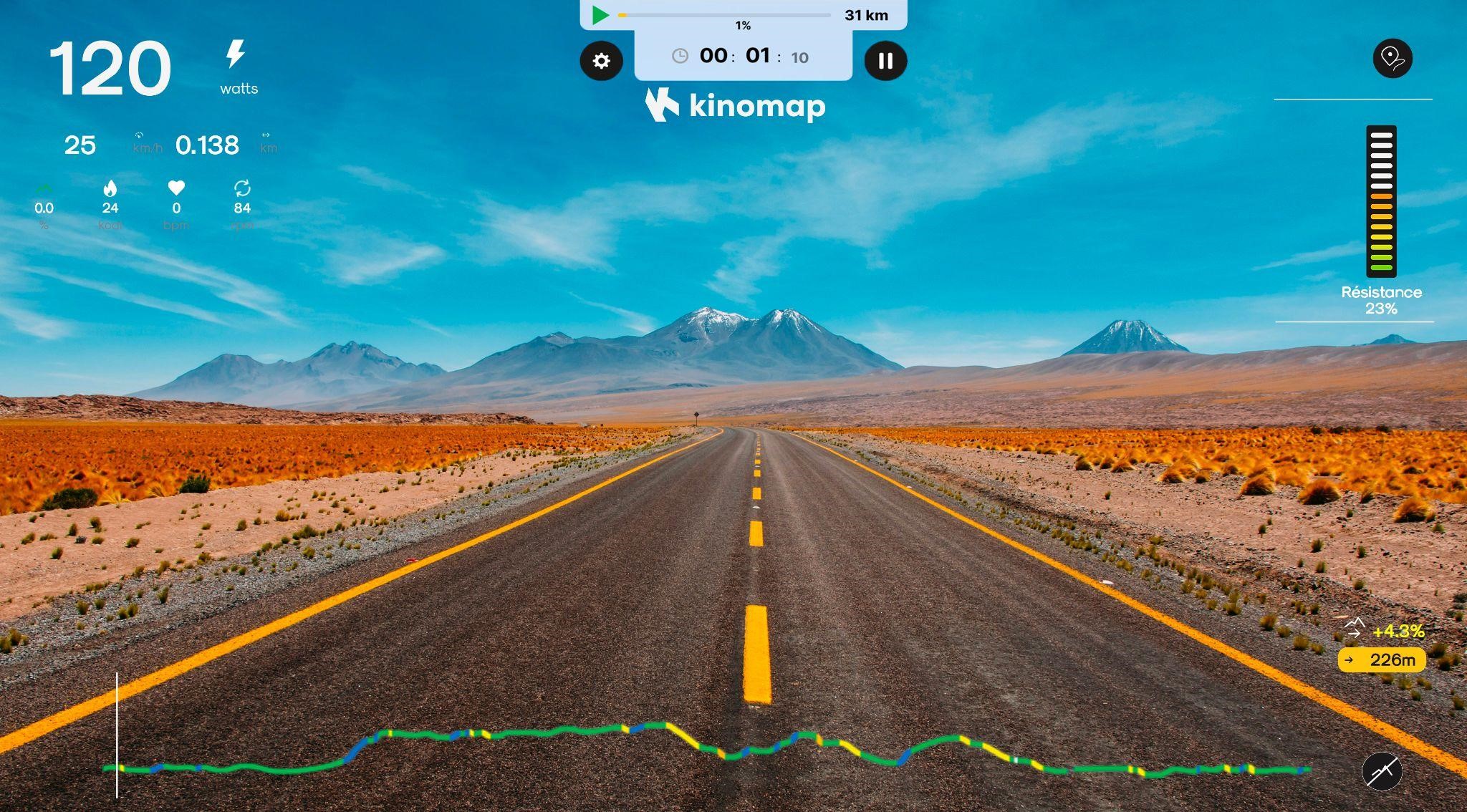Adjust the Résistance level gauge
Viewport: 1467px width, 812px height.
pyautogui.click(x=1381, y=202)
